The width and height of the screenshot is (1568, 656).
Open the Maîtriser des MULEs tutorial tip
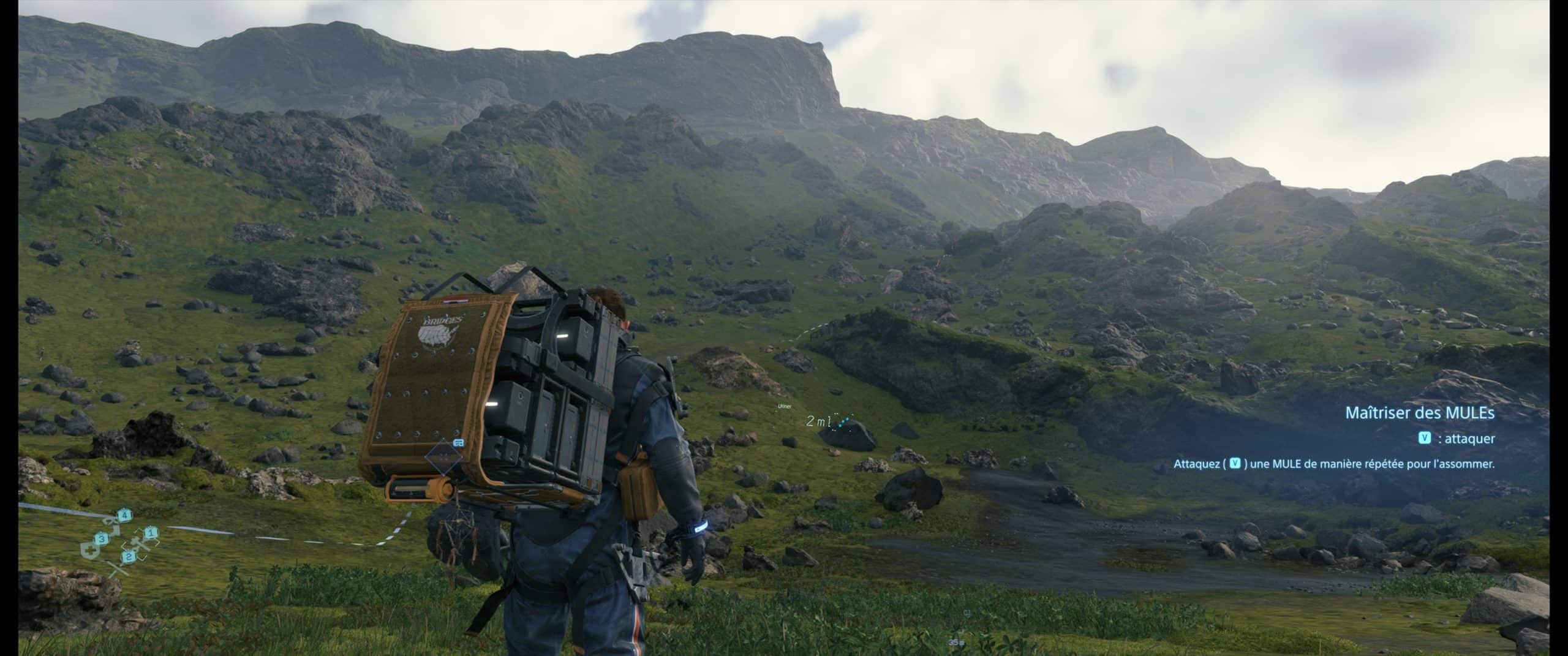(1419, 413)
